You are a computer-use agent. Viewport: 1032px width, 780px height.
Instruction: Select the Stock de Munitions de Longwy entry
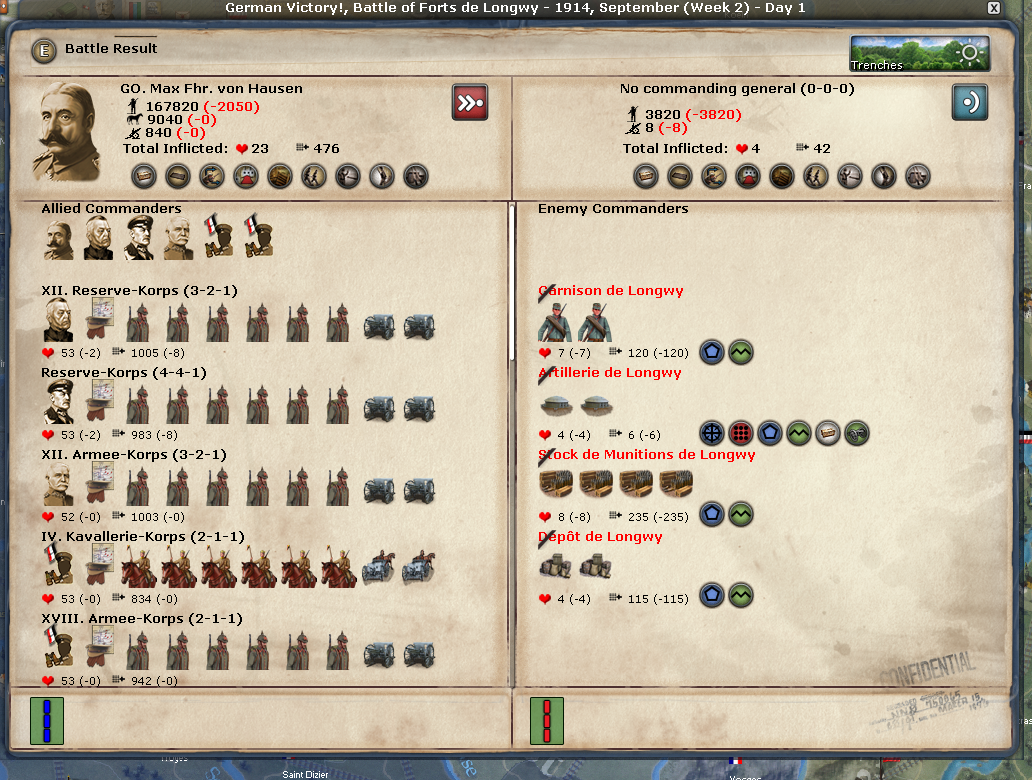pyautogui.click(x=646, y=455)
